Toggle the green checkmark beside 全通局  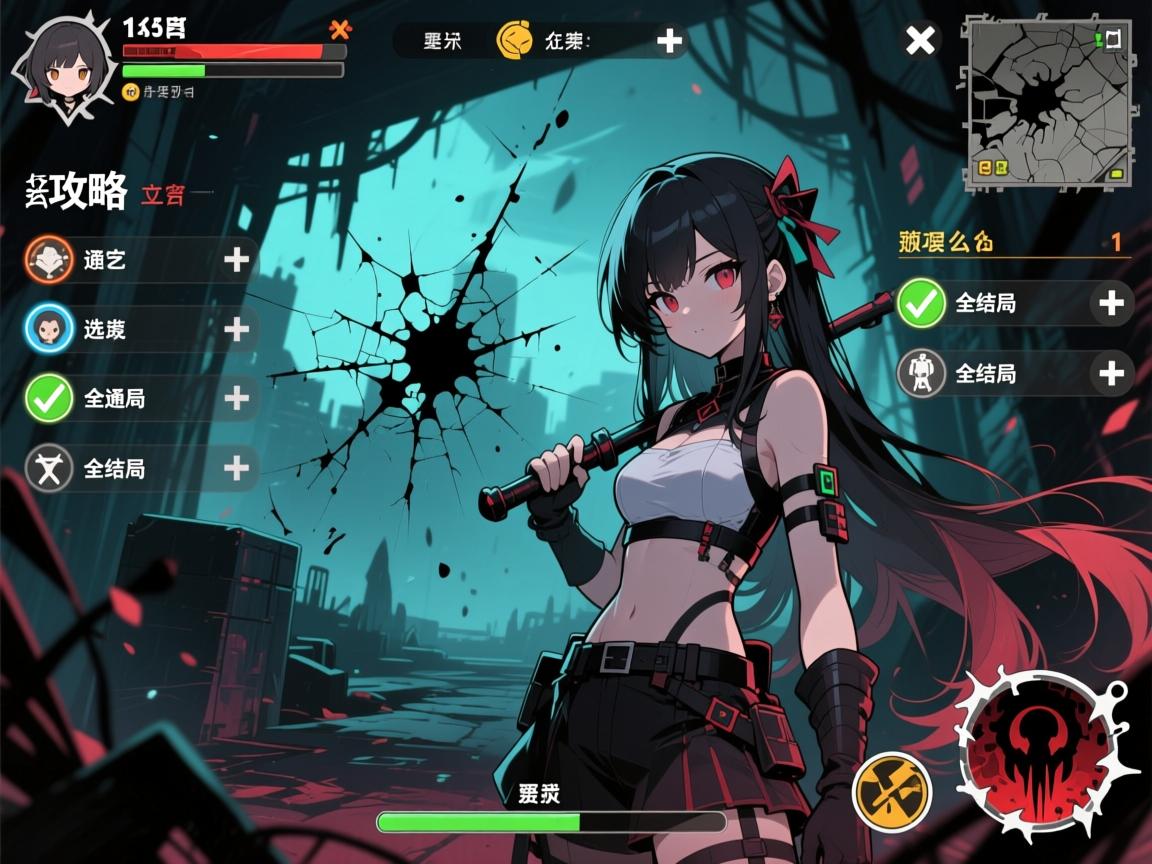pos(49,398)
